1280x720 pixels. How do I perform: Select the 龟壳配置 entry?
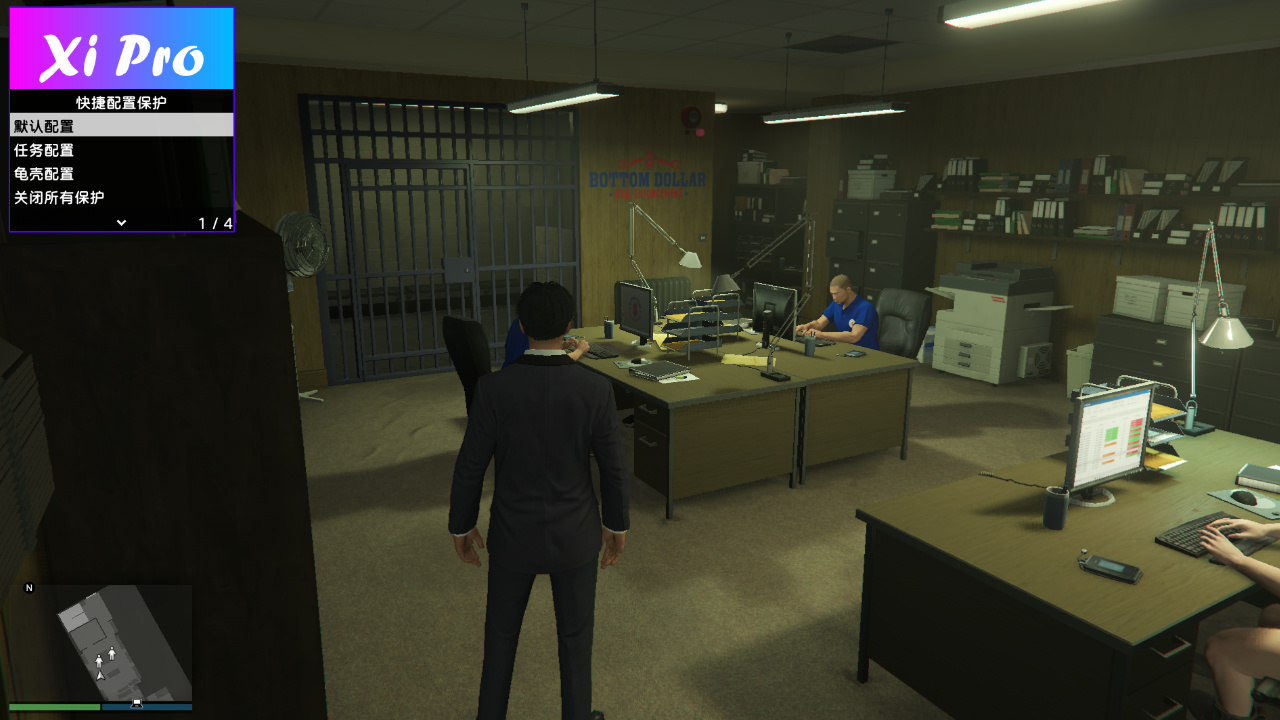pyautogui.click(x=121, y=174)
